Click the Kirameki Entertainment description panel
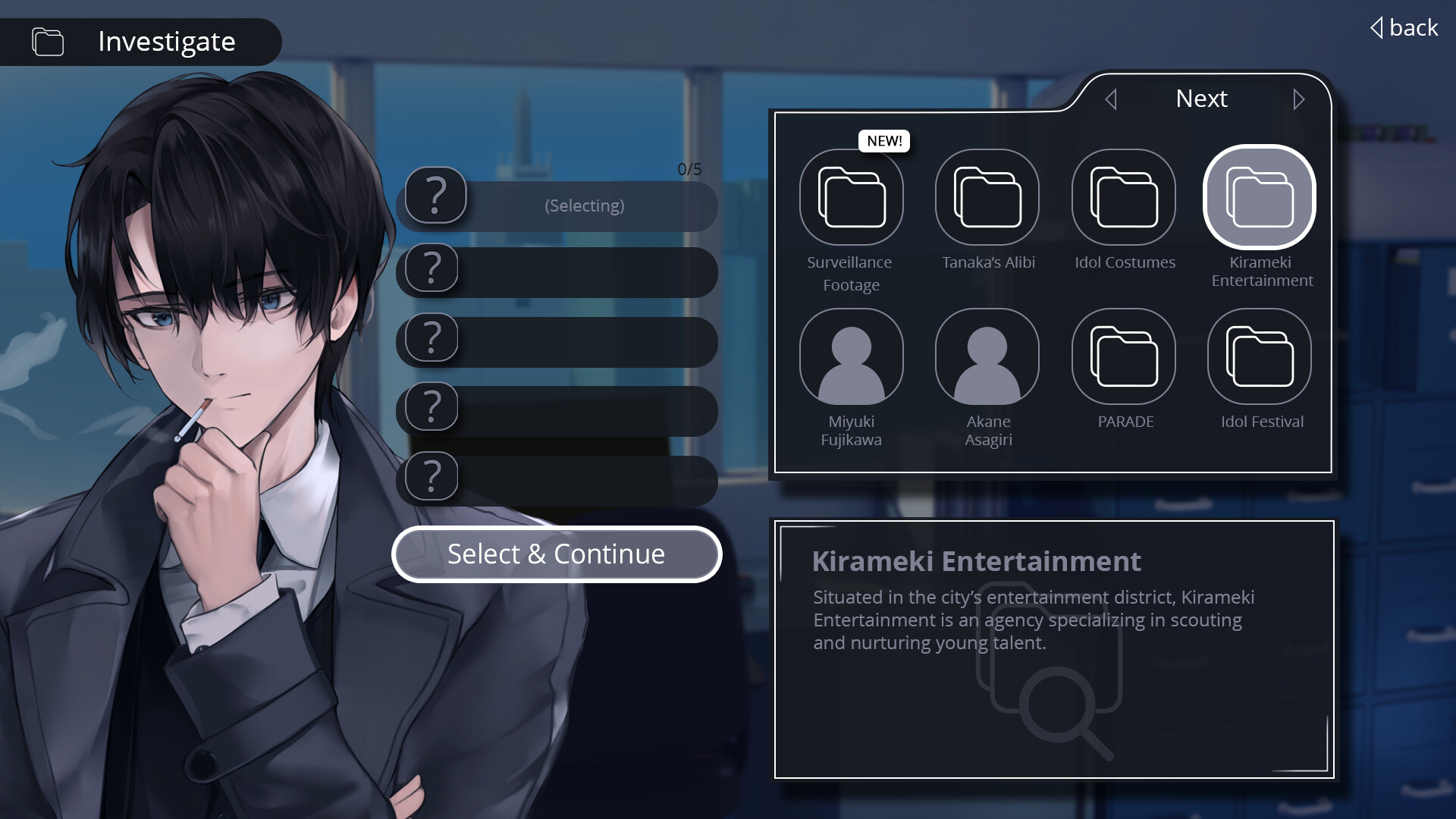Screen dimensions: 1456x819 [1053, 648]
